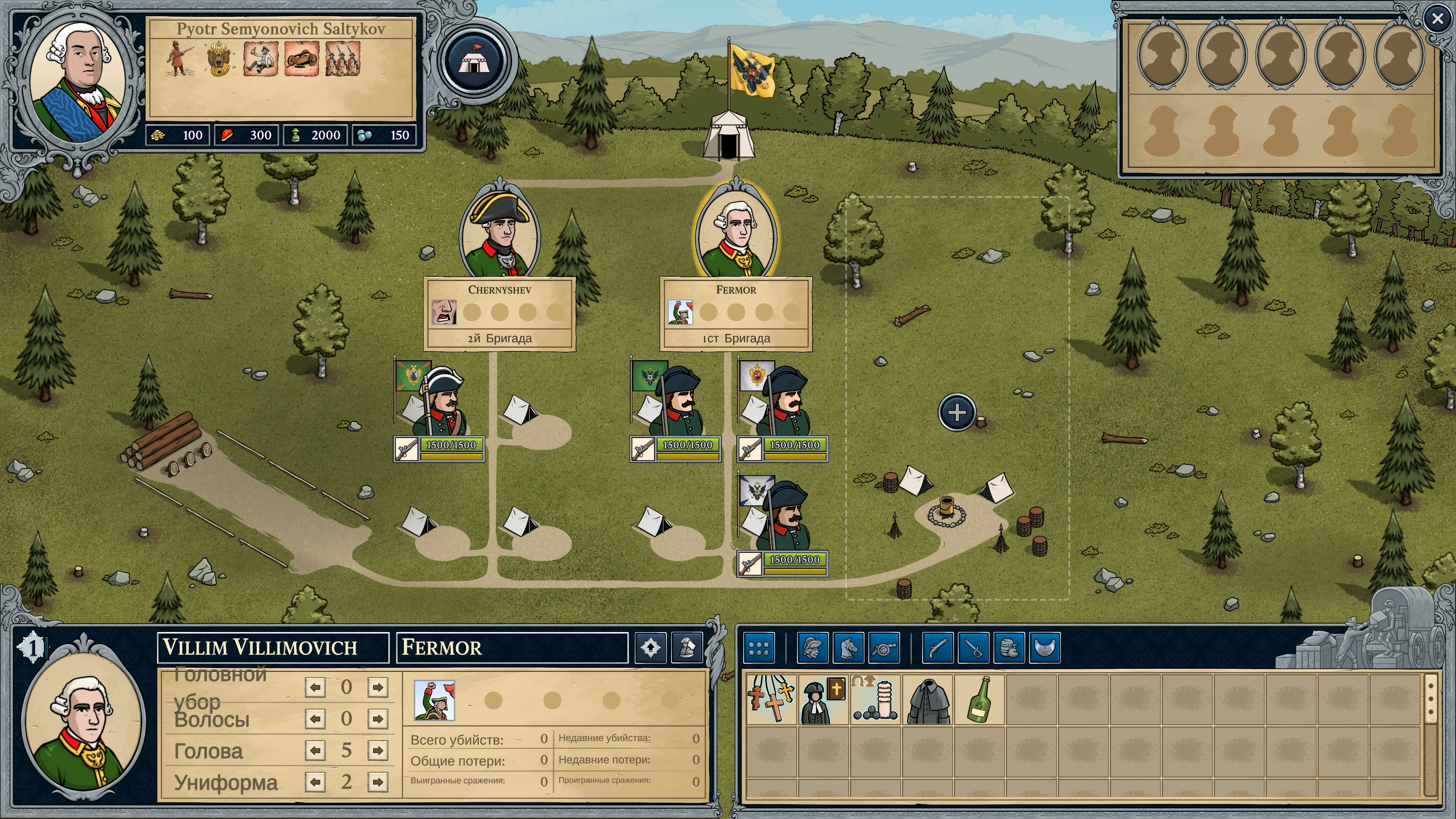Select the grey greatcoat inventory item
Viewport: 1456px width, 819px height.
point(927,699)
